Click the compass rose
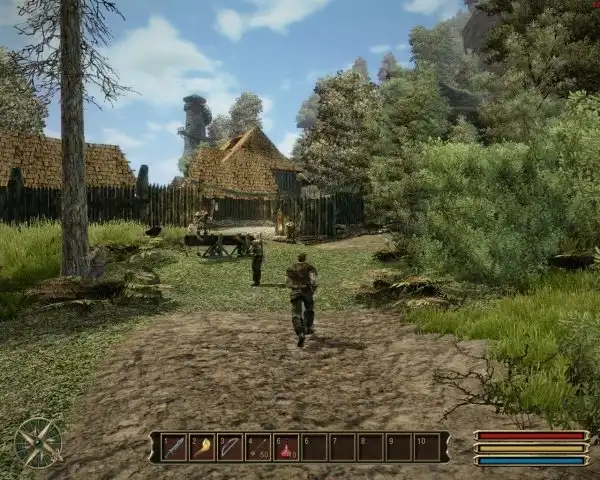Screen dimensions: 600x480 click(38, 442)
